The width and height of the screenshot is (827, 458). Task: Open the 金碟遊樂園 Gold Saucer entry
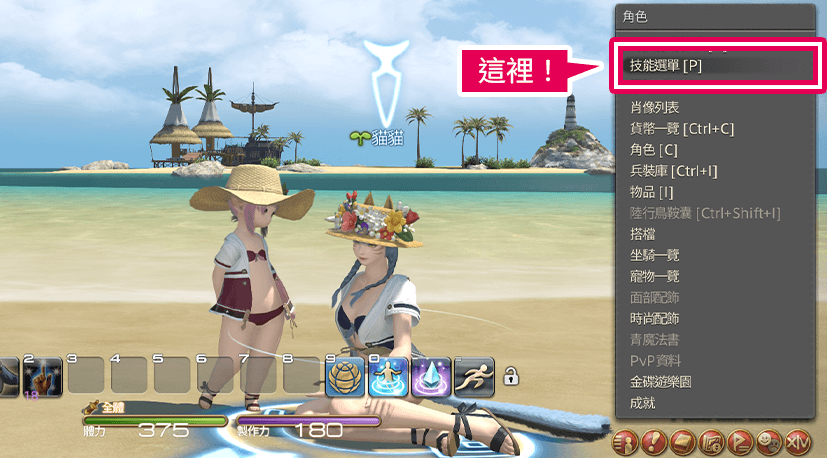click(661, 381)
